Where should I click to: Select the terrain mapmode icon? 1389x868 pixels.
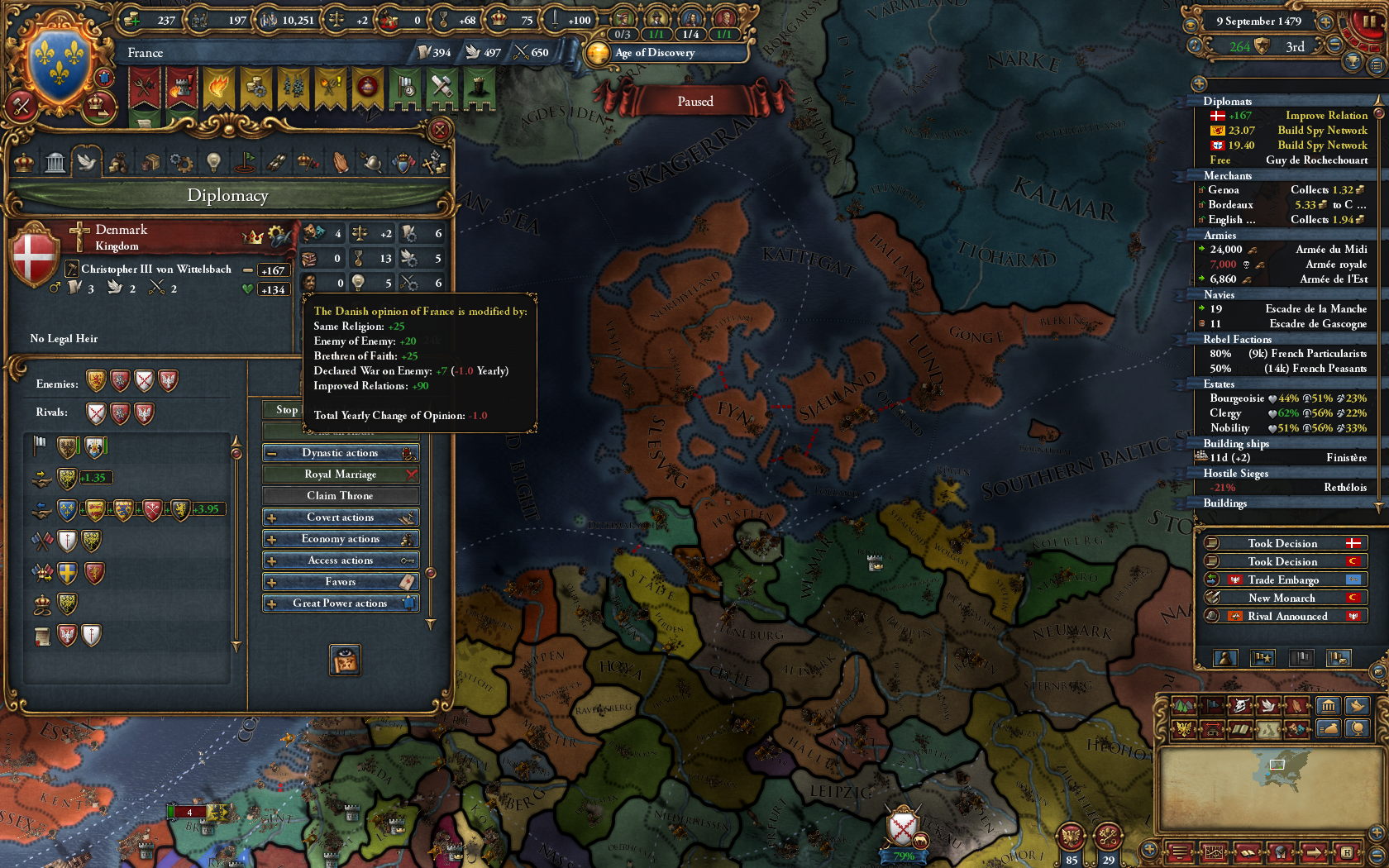(x=1184, y=706)
